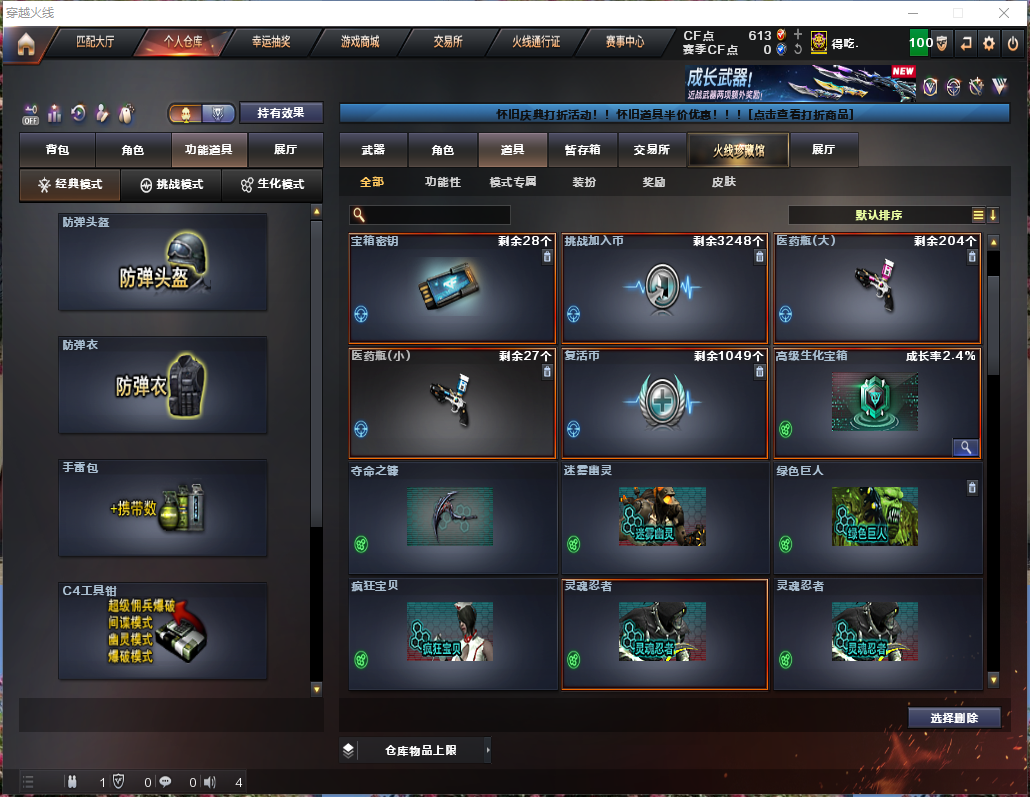Screen dimensions: 1030x797
Task: Open the gear settings icon
Action: [989, 43]
